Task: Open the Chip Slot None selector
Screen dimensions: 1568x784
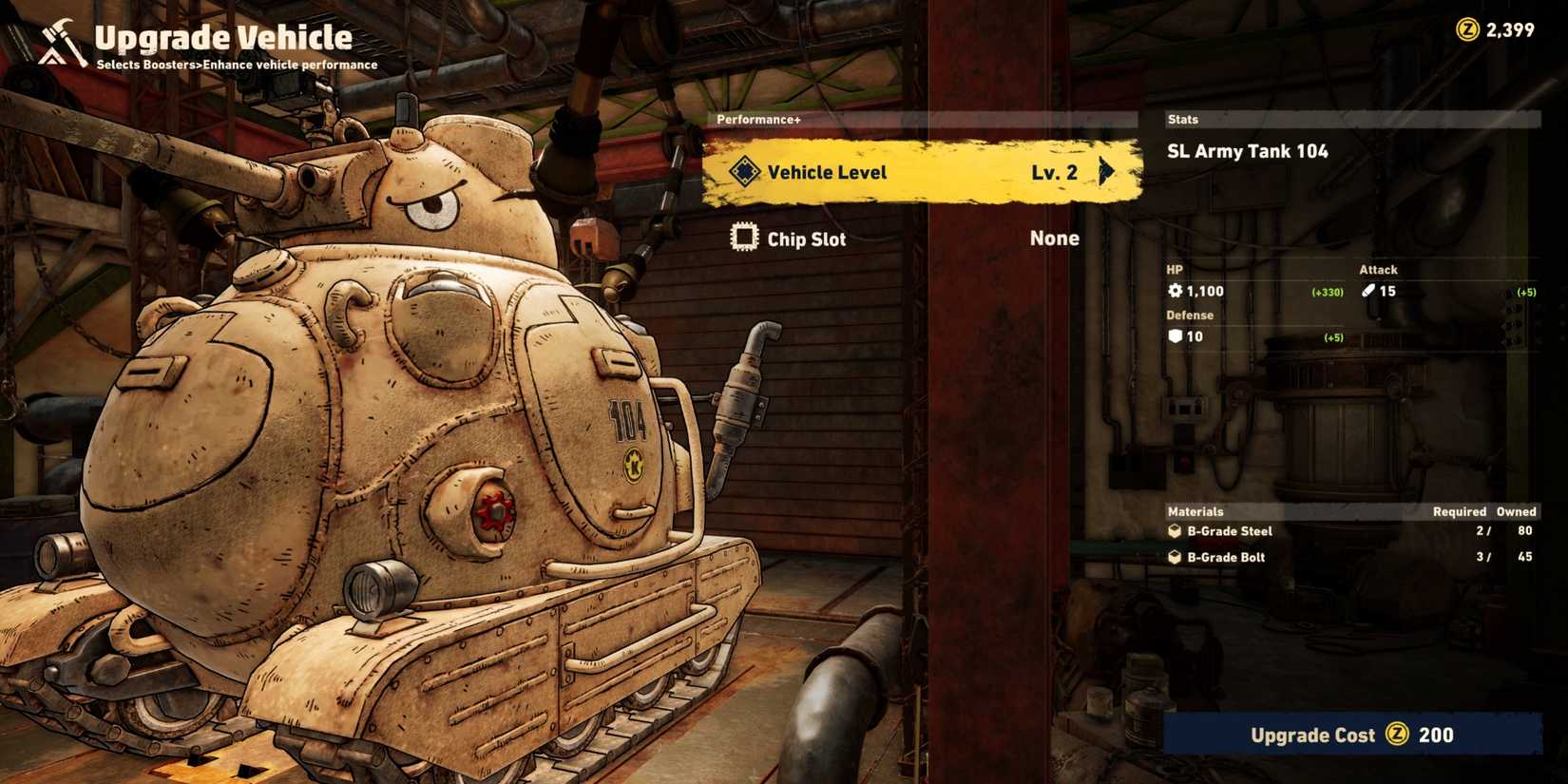Action: tap(1054, 238)
